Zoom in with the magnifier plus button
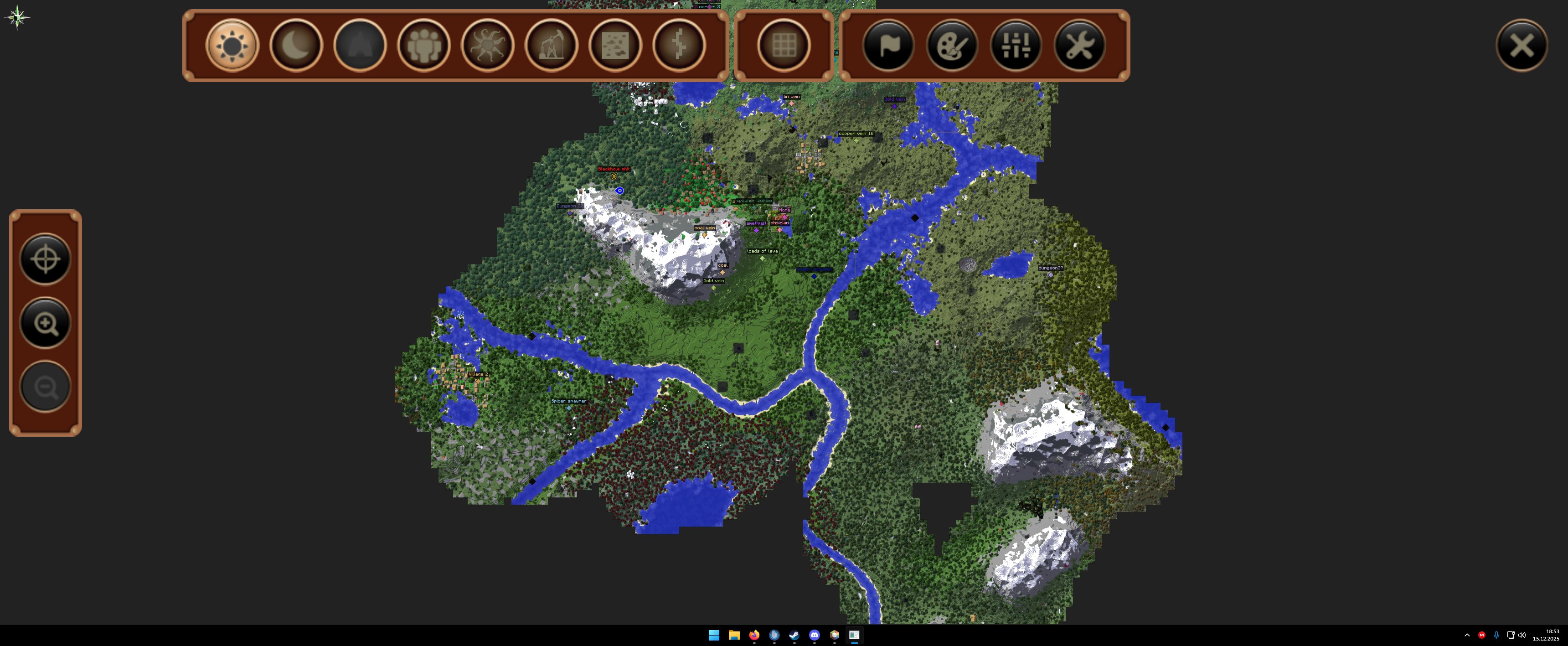Viewport: 1568px width, 646px height. coord(46,323)
